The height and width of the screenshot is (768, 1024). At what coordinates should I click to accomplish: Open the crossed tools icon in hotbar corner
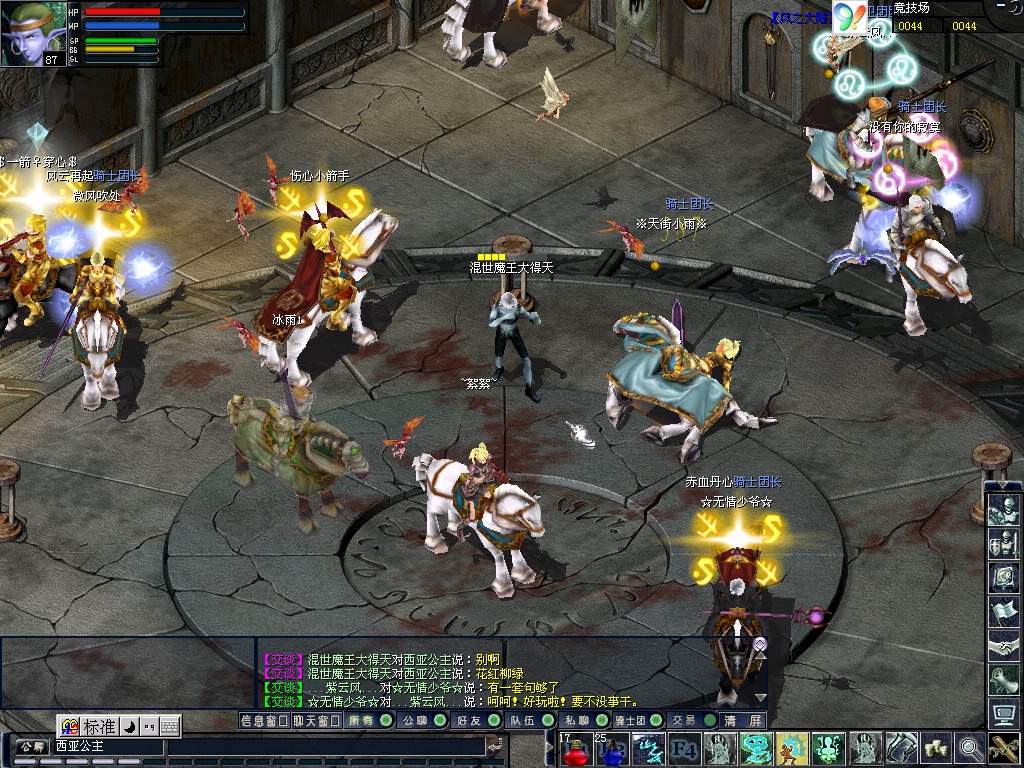(1004, 748)
